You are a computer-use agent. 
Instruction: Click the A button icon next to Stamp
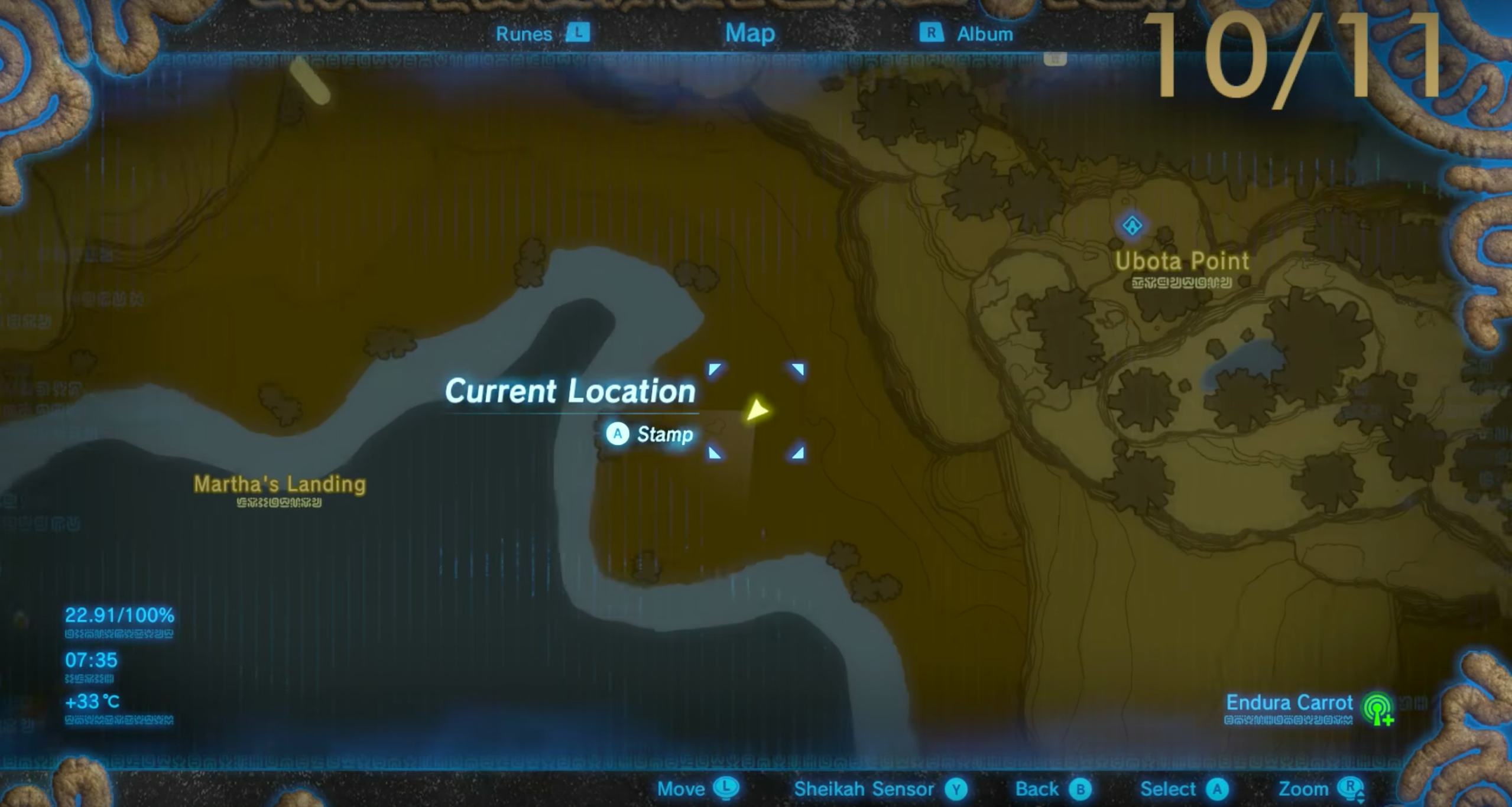[x=617, y=435]
